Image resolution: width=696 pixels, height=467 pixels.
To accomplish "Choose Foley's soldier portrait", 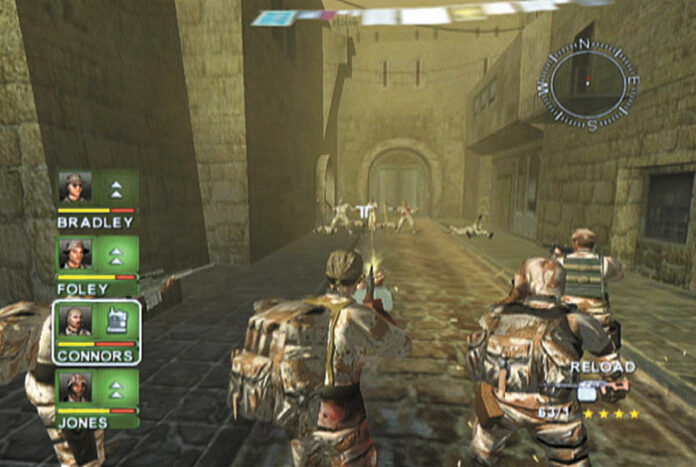I will point(75,254).
